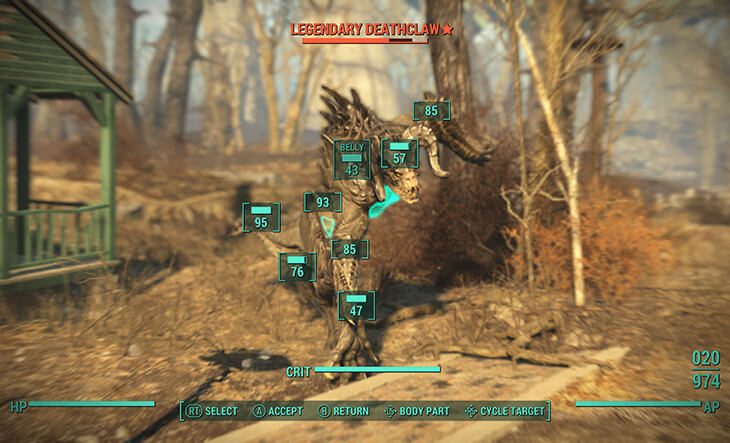Select the 95 percent hit chance box
Viewport: 730px width, 443px height.
[x=261, y=217]
